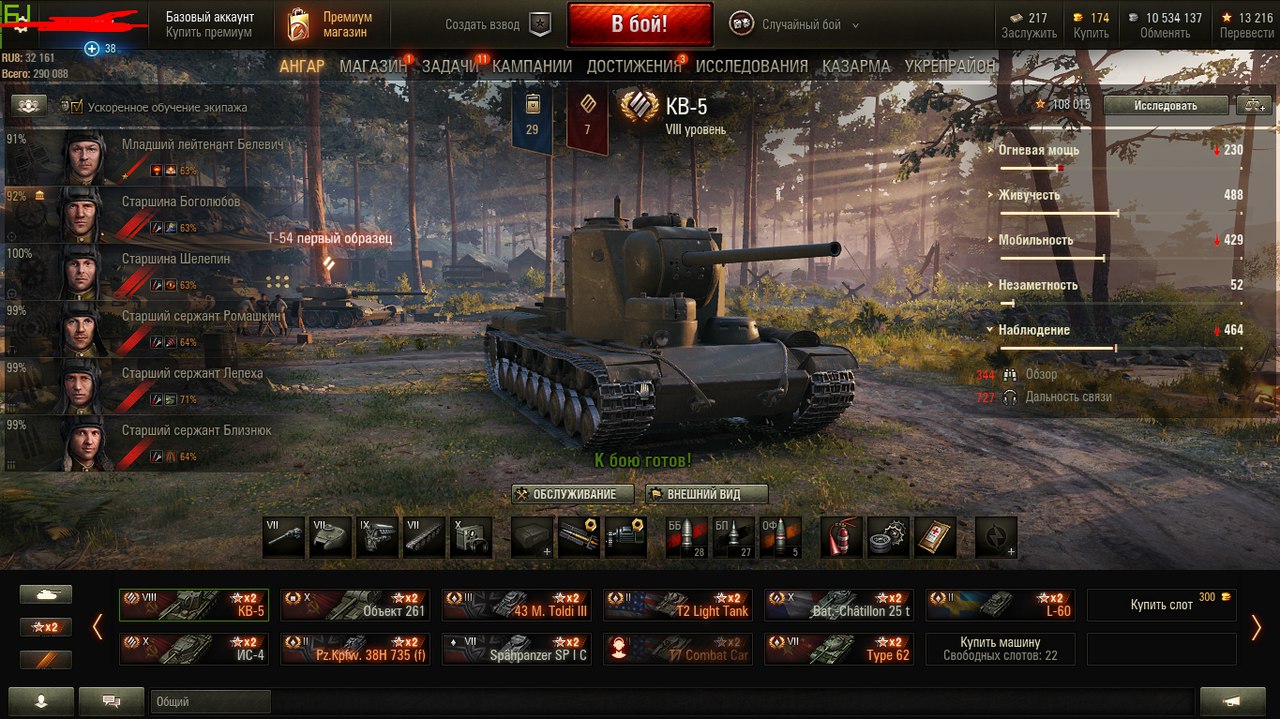This screenshot has width=1280, height=719.
Task: Click the Исследовать button
Action: 1165,105
